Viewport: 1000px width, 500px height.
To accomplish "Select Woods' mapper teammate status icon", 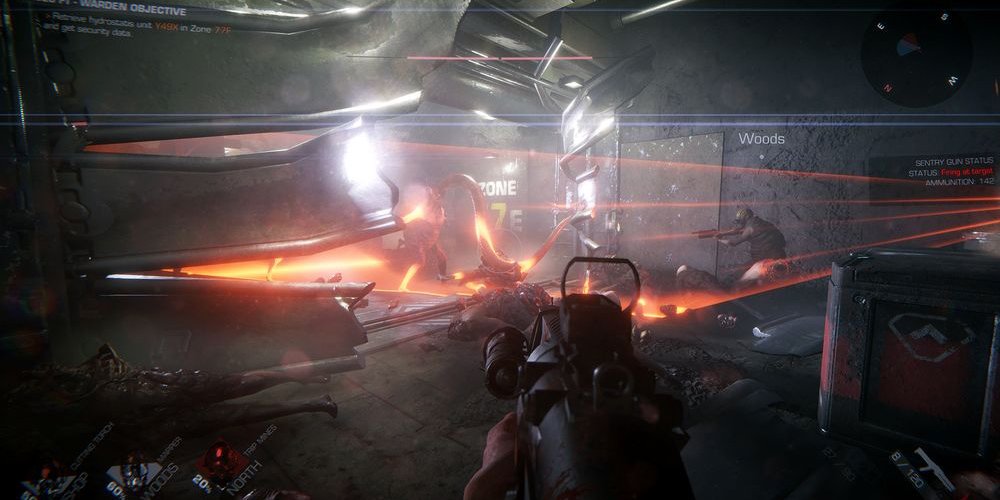I will tap(133, 473).
